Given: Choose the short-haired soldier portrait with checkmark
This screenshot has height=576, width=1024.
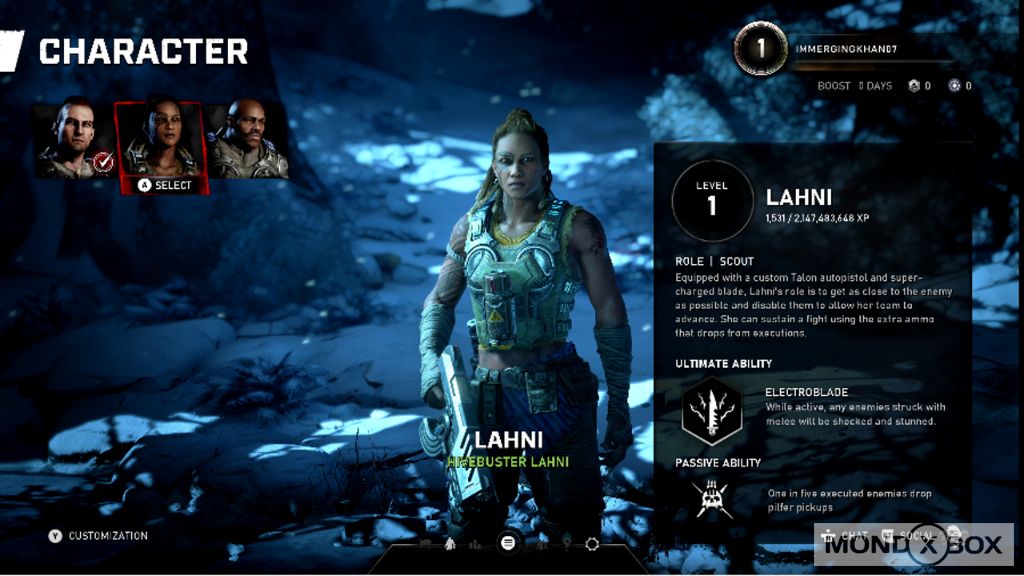Looking at the screenshot, I should [73, 139].
